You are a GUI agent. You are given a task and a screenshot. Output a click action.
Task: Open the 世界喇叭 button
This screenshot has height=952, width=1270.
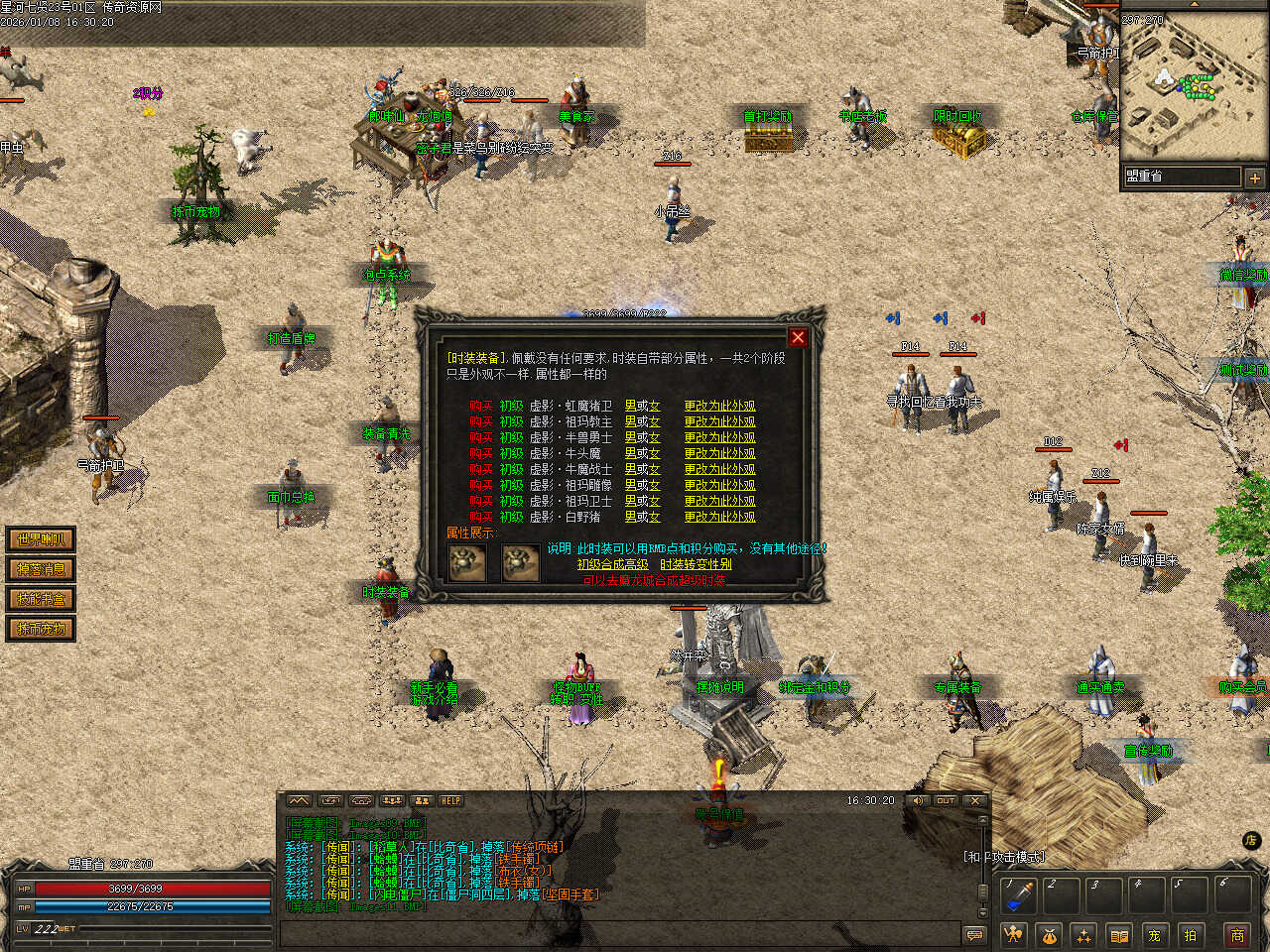[x=41, y=539]
